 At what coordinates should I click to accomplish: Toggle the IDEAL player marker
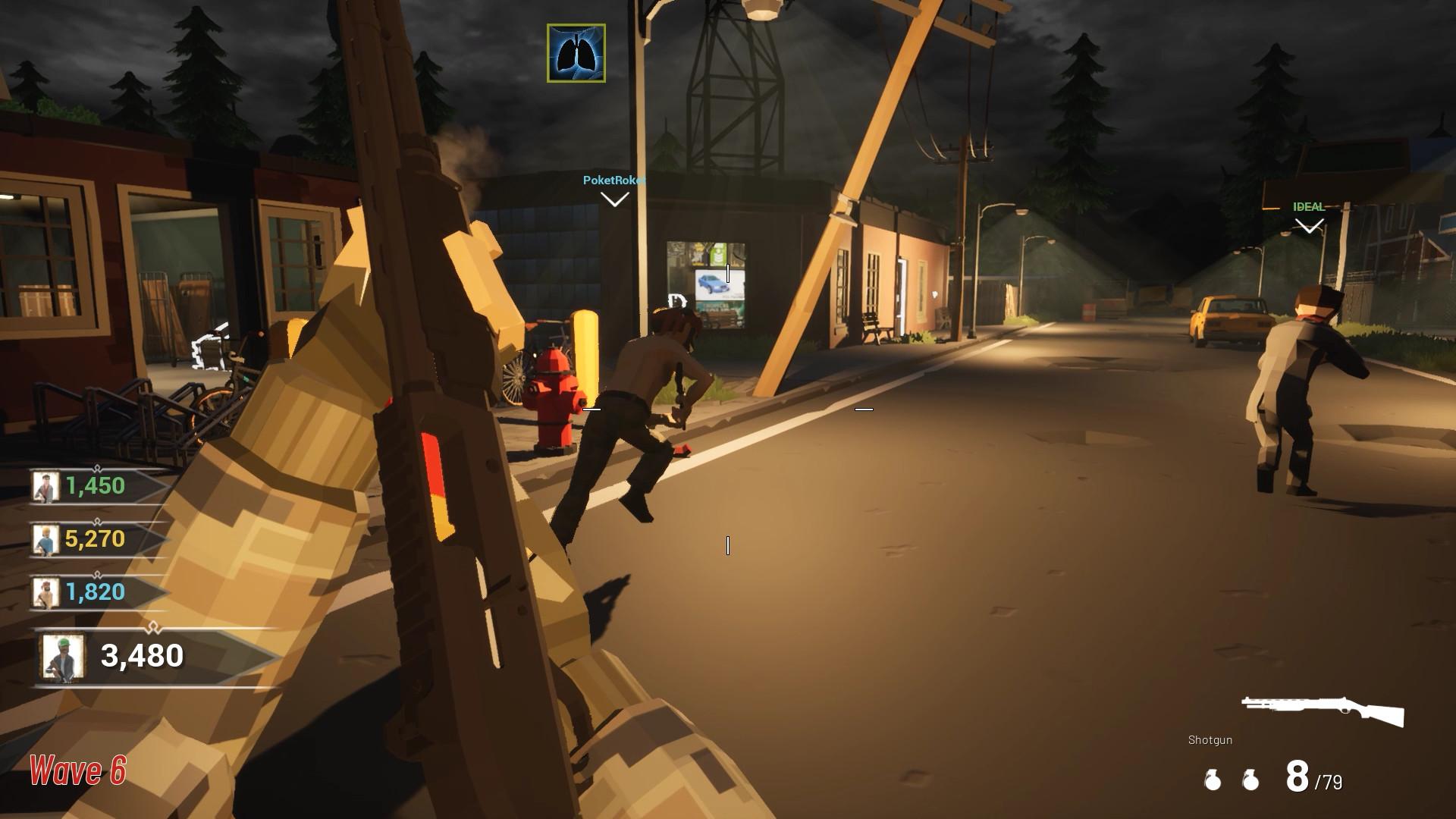pyautogui.click(x=1307, y=205)
